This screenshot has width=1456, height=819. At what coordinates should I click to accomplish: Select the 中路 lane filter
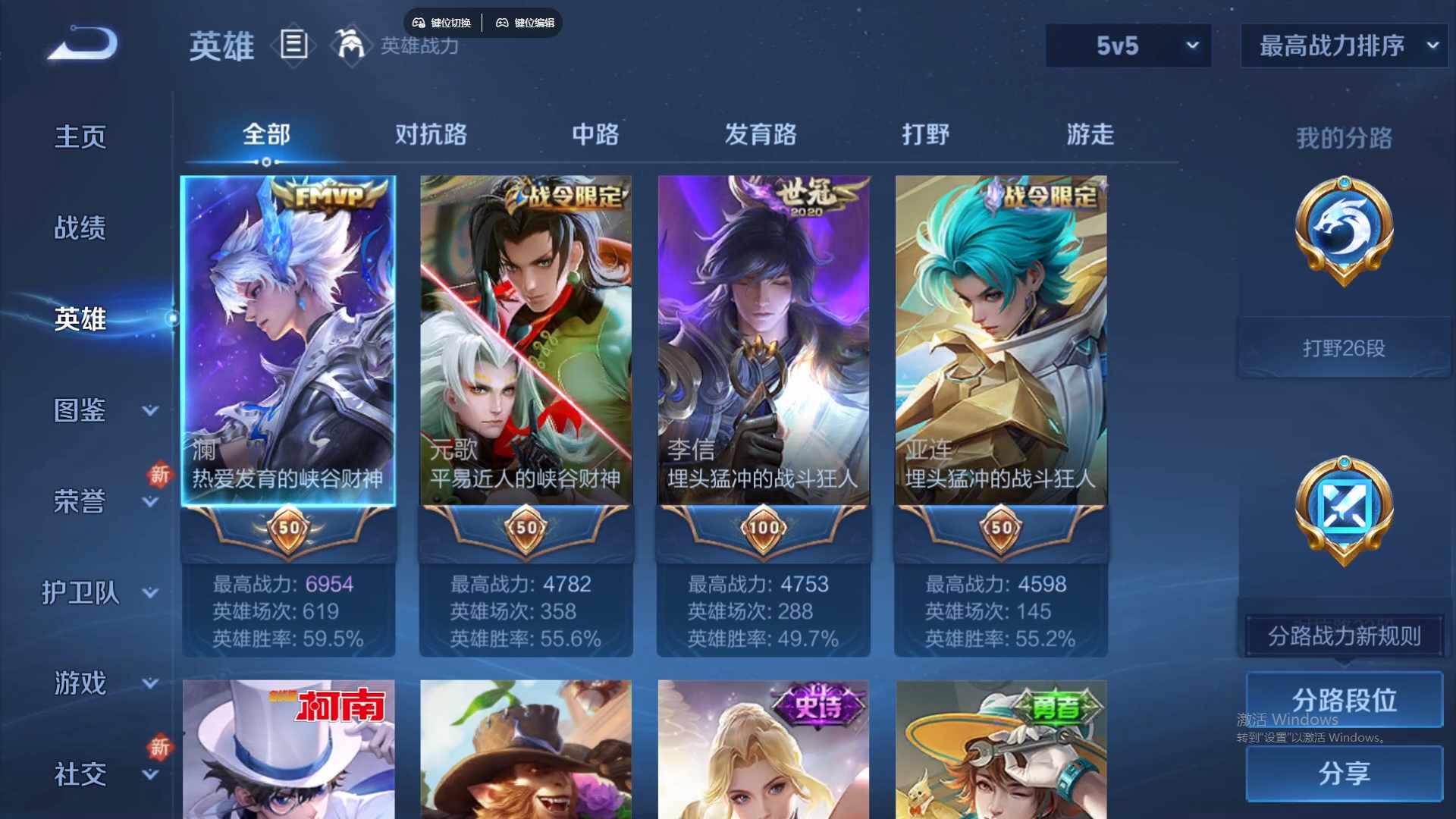pos(596,133)
